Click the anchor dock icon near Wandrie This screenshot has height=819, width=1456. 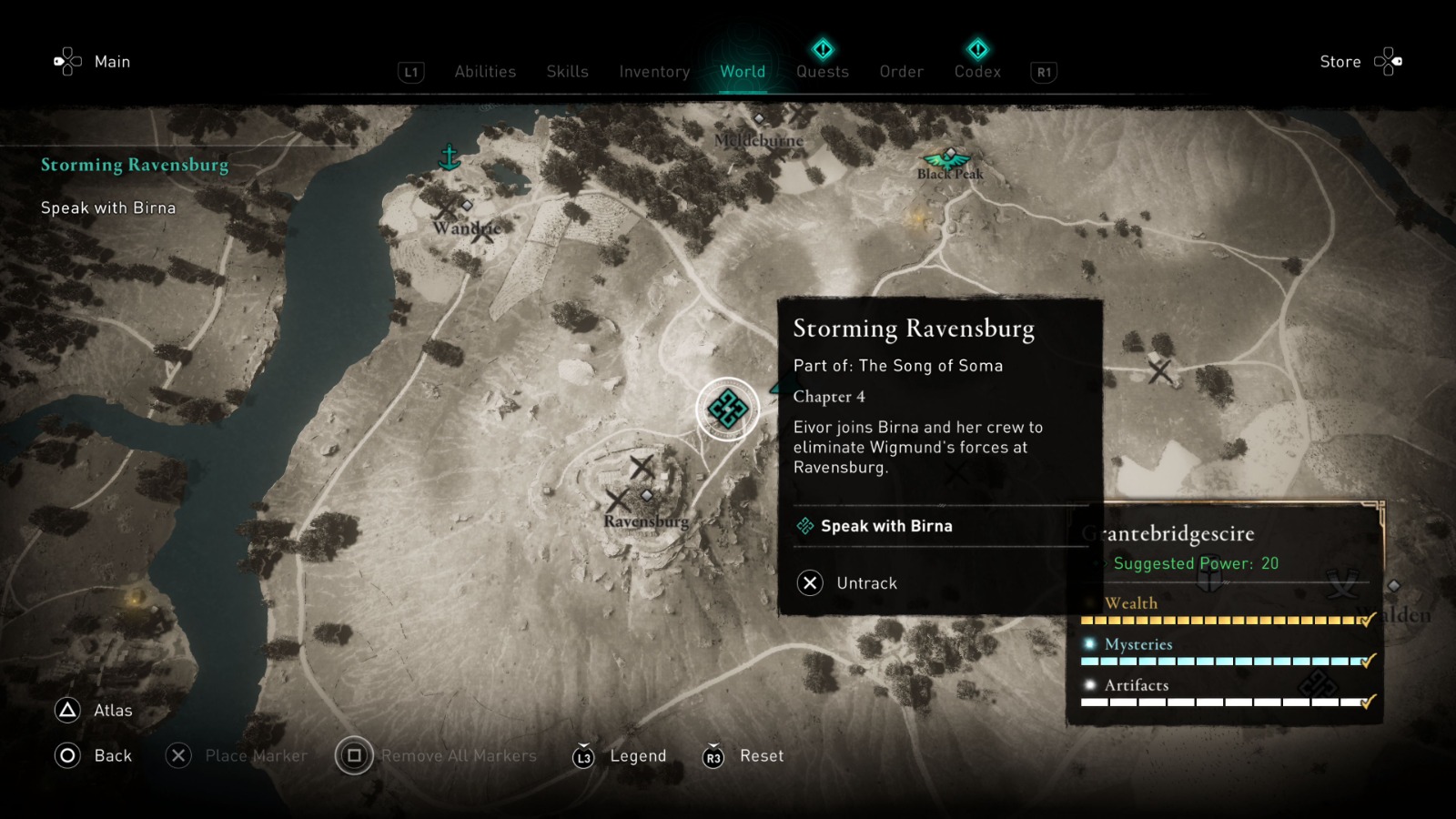point(448,157)
